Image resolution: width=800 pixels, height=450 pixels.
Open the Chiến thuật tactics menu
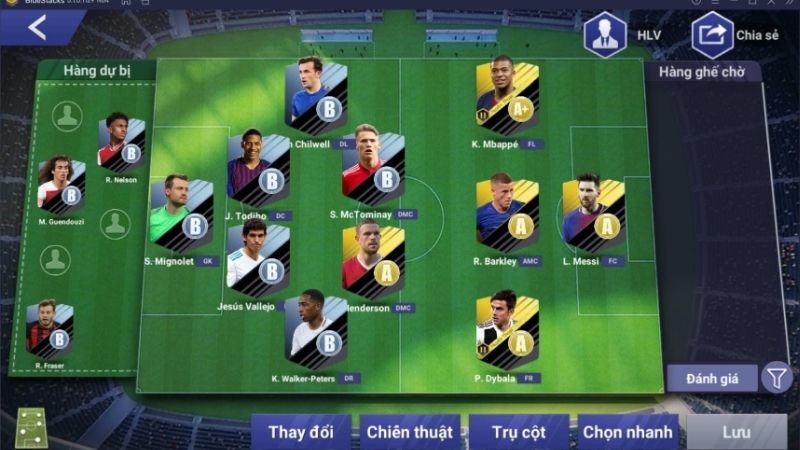409,432
